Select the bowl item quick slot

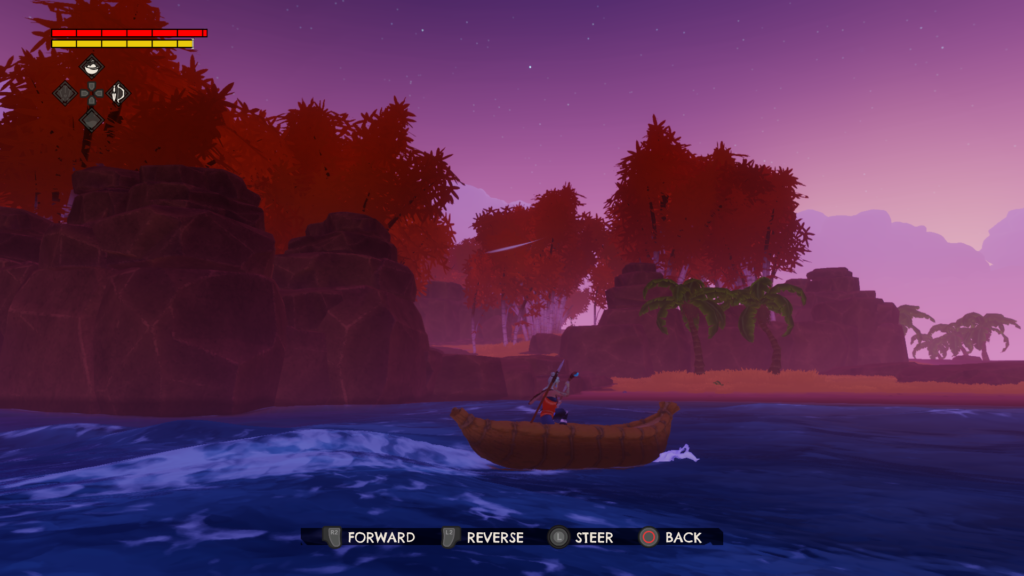coord(91,67)
